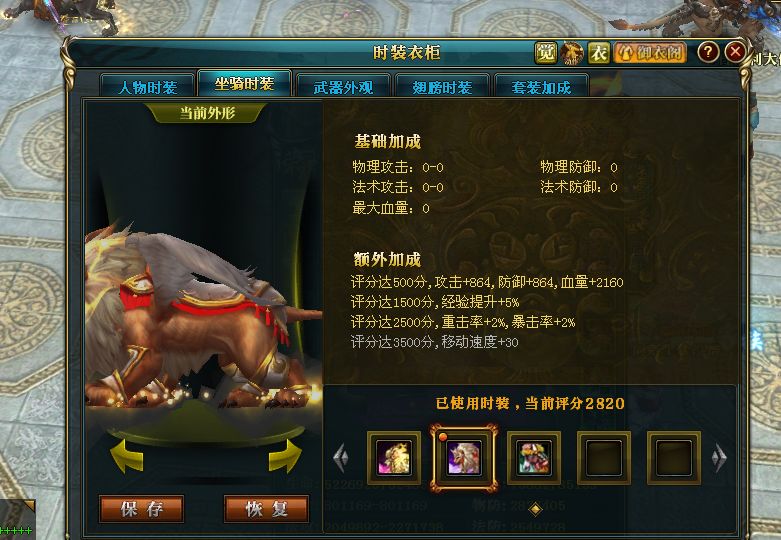Restore the appearance with 恢复
Screen dimensions: 781x540
266,509
